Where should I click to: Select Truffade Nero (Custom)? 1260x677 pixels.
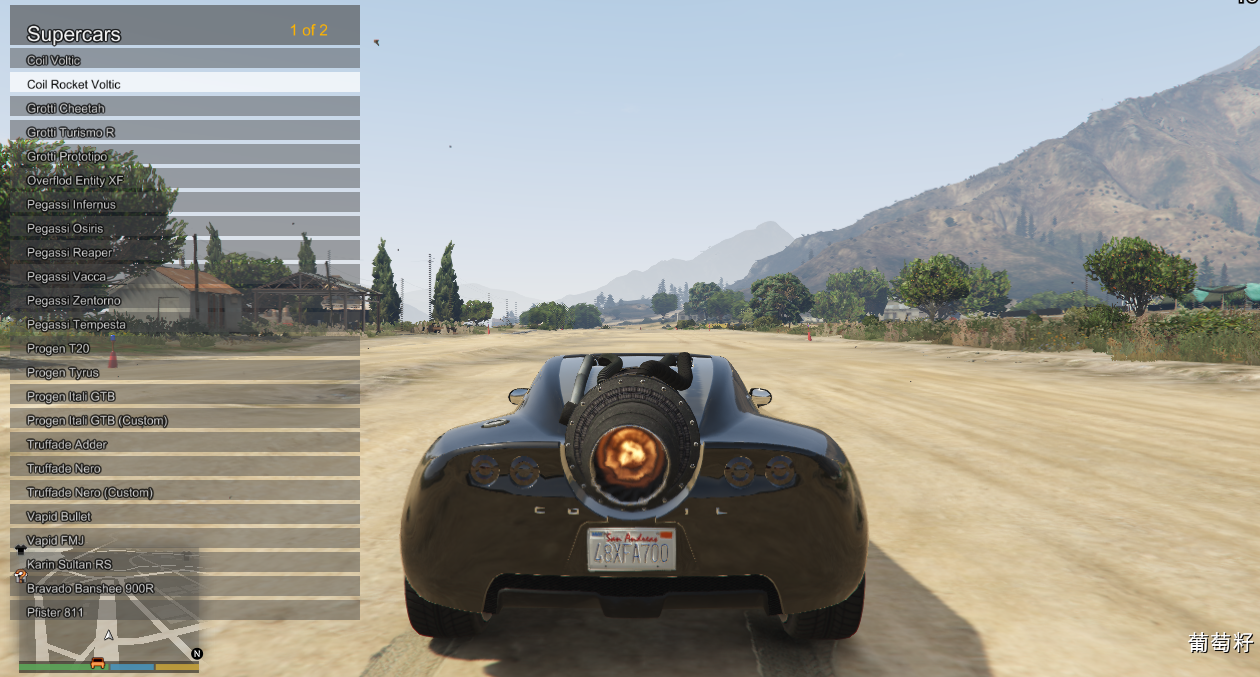pos(185,492)
